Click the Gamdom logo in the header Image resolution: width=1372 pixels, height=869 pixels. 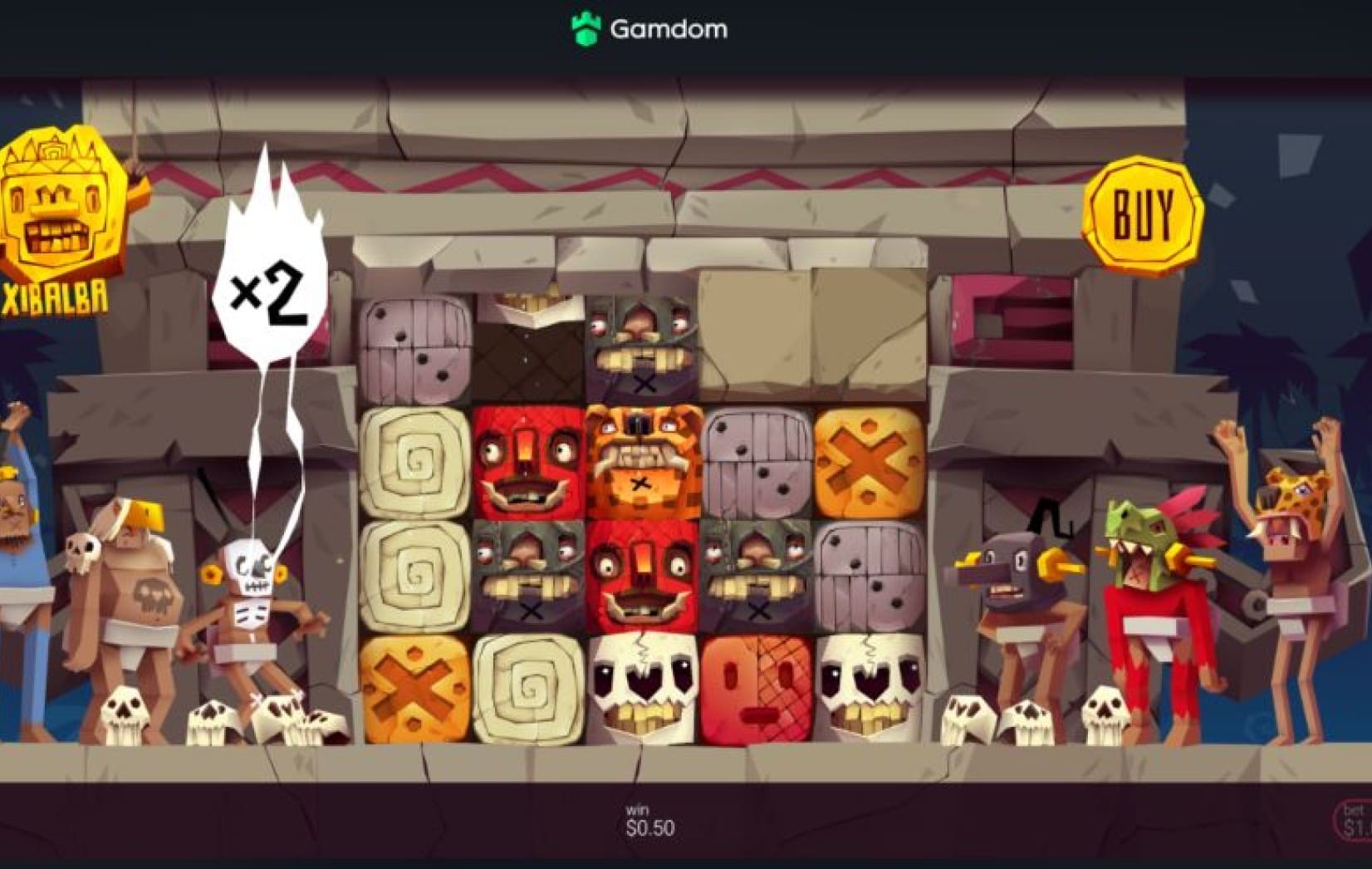[x=649, y=29]
